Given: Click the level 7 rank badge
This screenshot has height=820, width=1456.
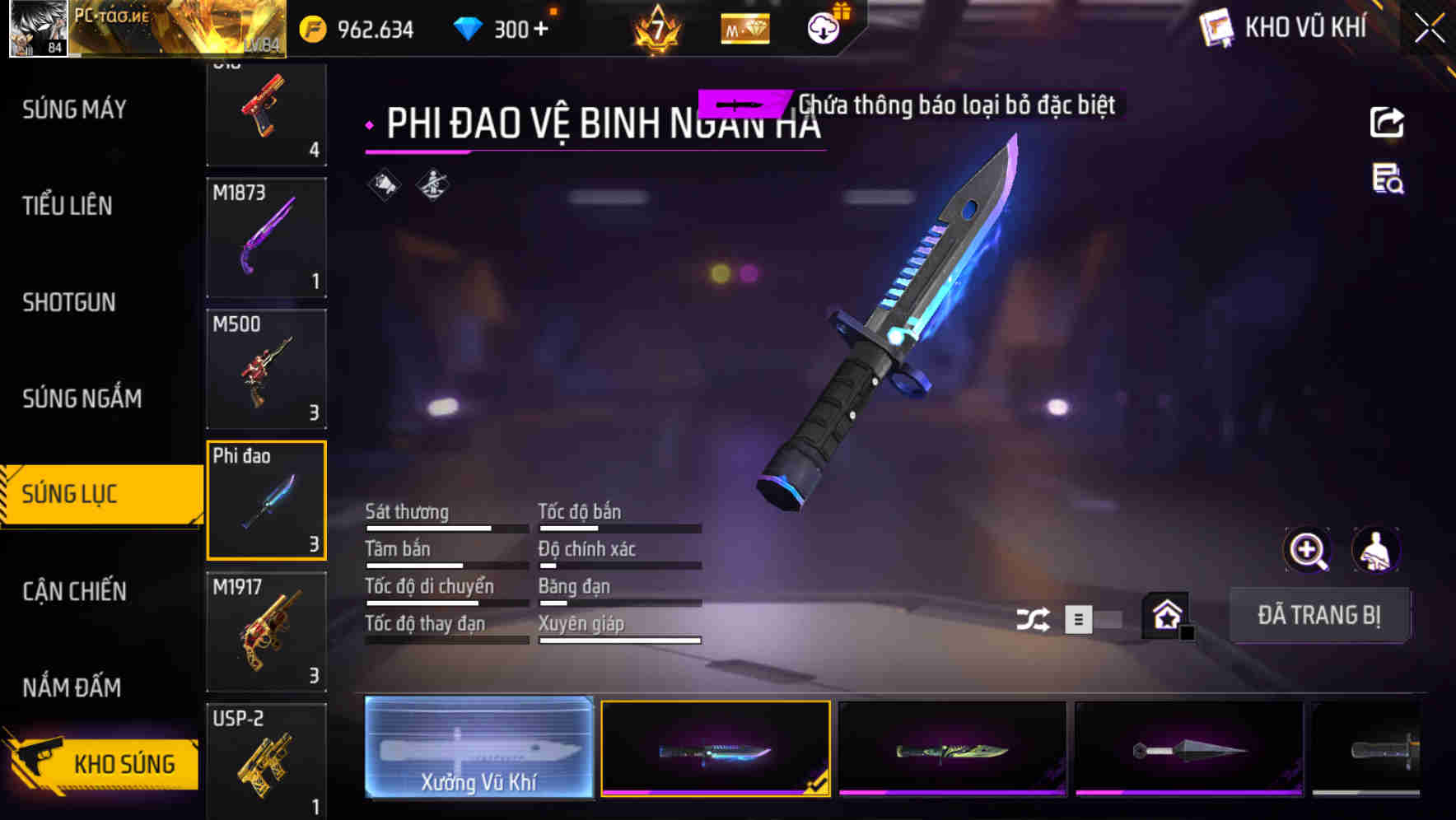Looking at the screenshot, I should (653, 29).
